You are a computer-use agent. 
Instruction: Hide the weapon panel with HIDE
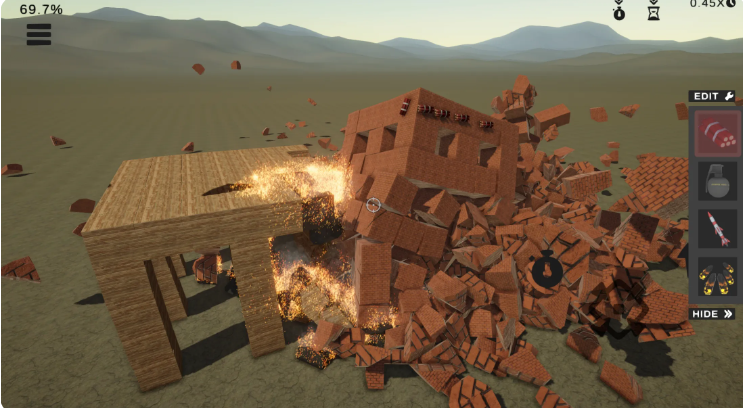(x=713, y=314)
